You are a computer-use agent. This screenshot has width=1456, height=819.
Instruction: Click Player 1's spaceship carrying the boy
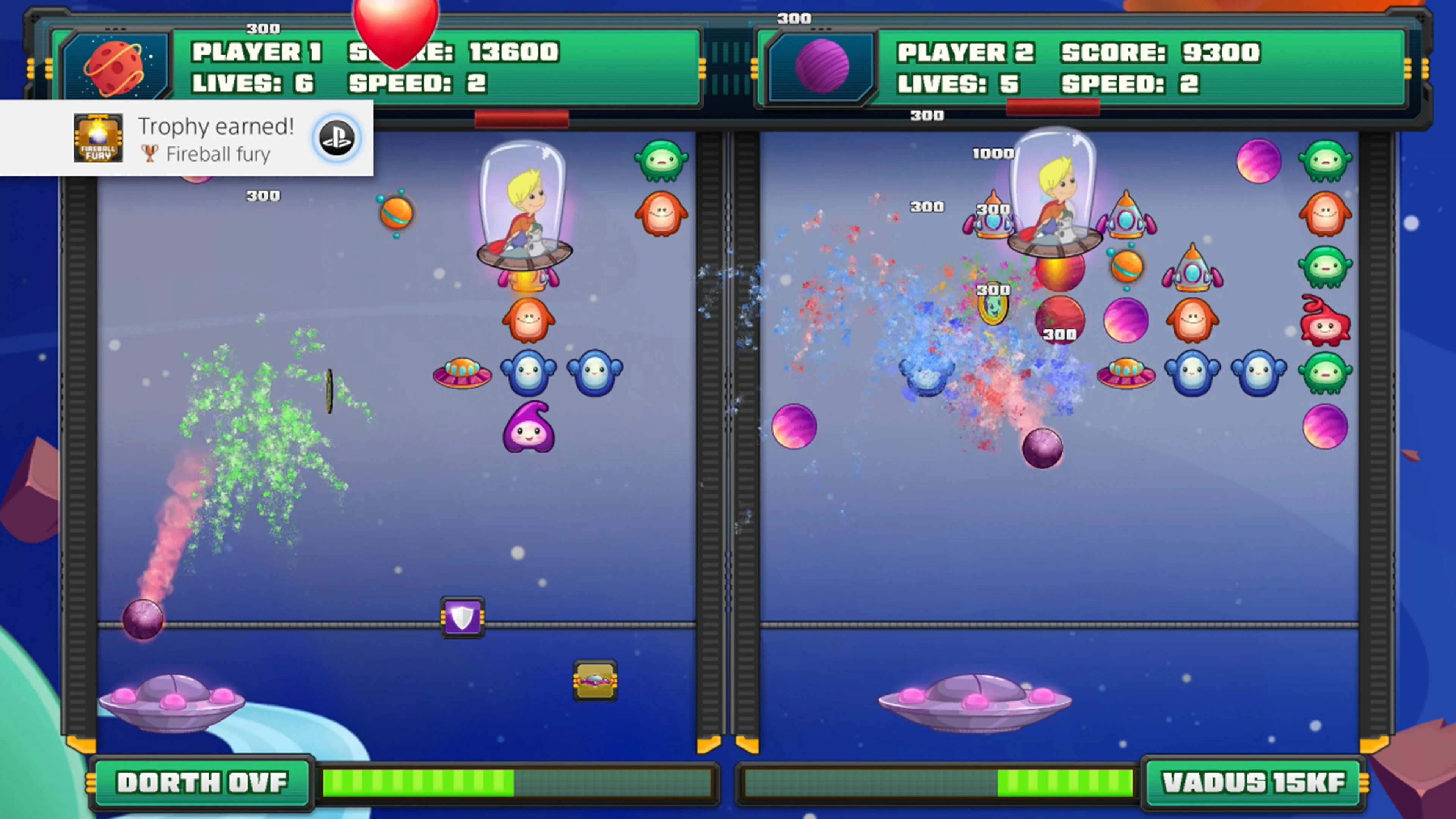pyautogui.click(x=524, y=215)
